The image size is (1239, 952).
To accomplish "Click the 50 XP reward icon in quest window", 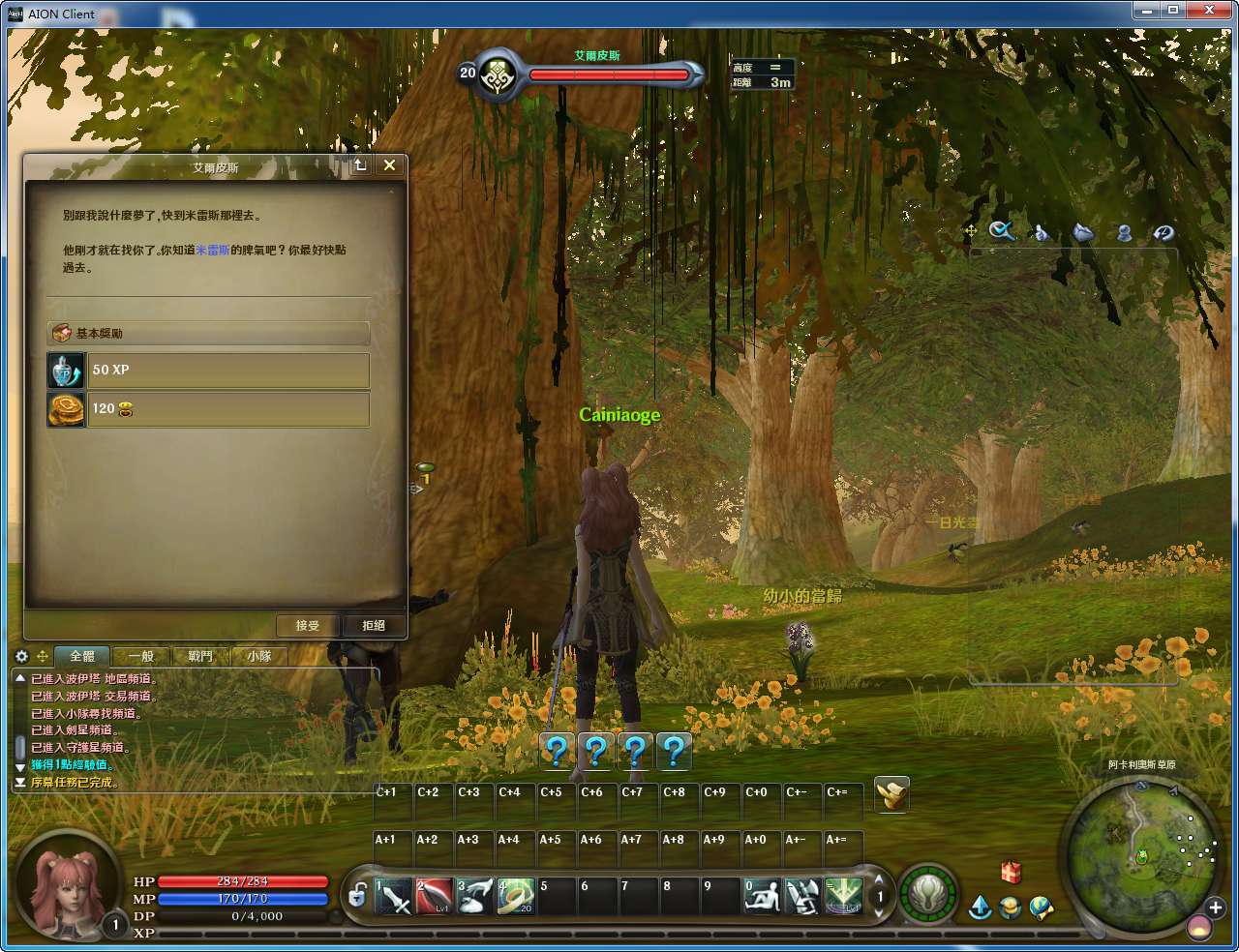I will [x=66, y=370].
